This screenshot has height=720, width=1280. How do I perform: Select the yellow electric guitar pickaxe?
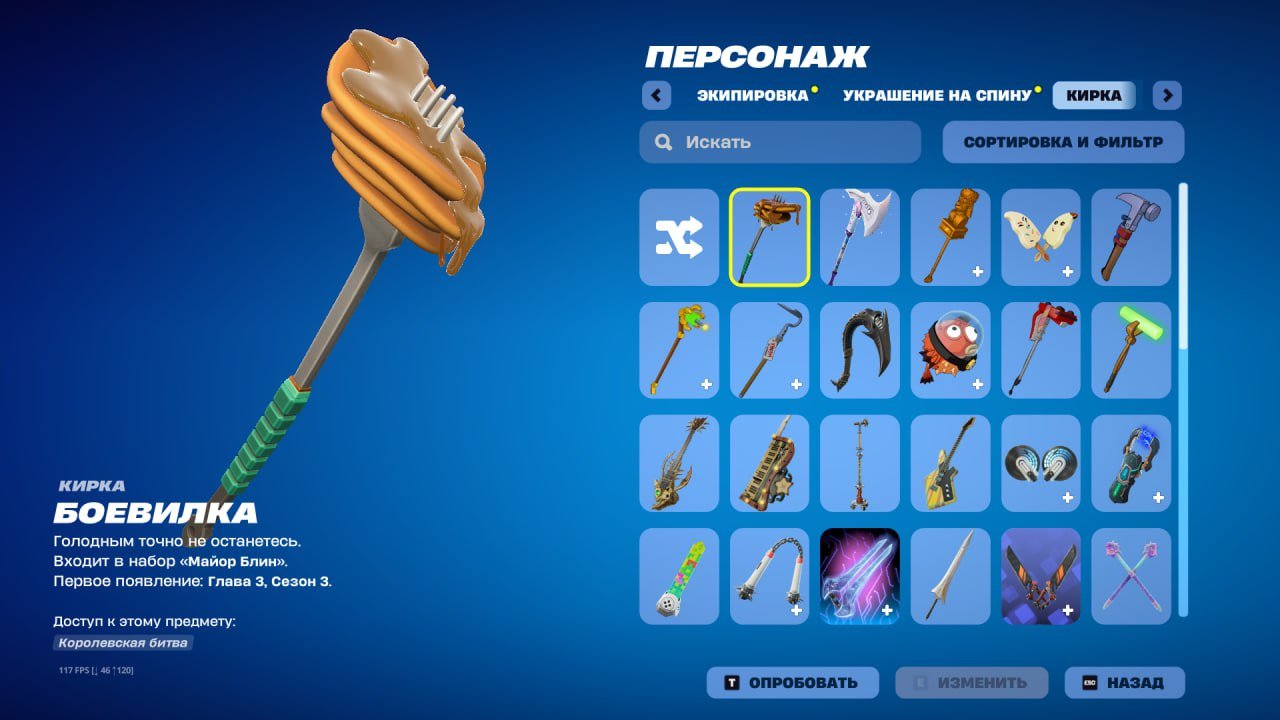(949, 463)
